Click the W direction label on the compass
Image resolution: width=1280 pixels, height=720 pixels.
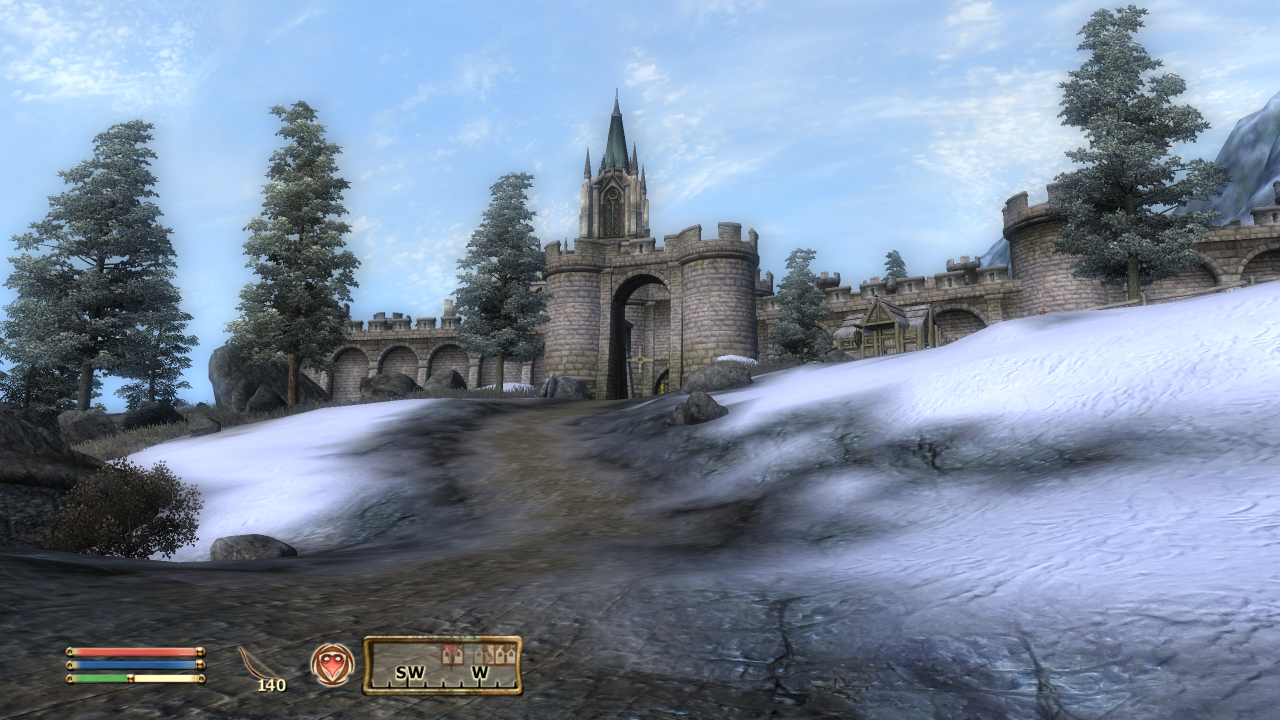click(x=480, y=672)
